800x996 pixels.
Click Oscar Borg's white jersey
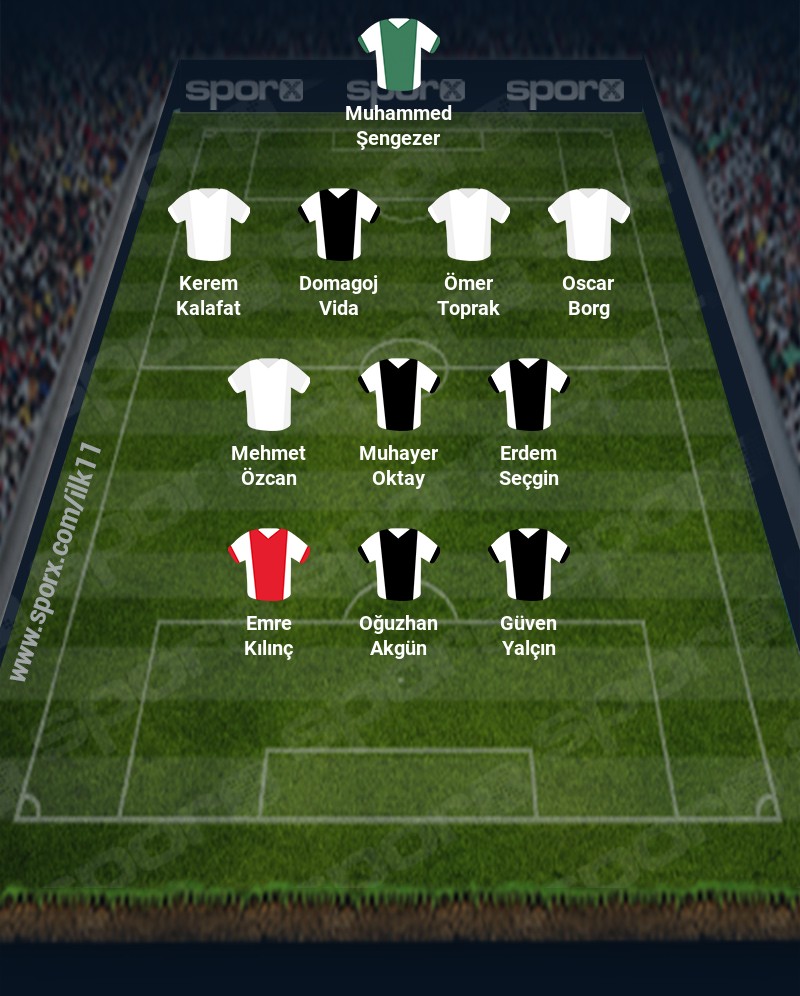coord(589,224)
